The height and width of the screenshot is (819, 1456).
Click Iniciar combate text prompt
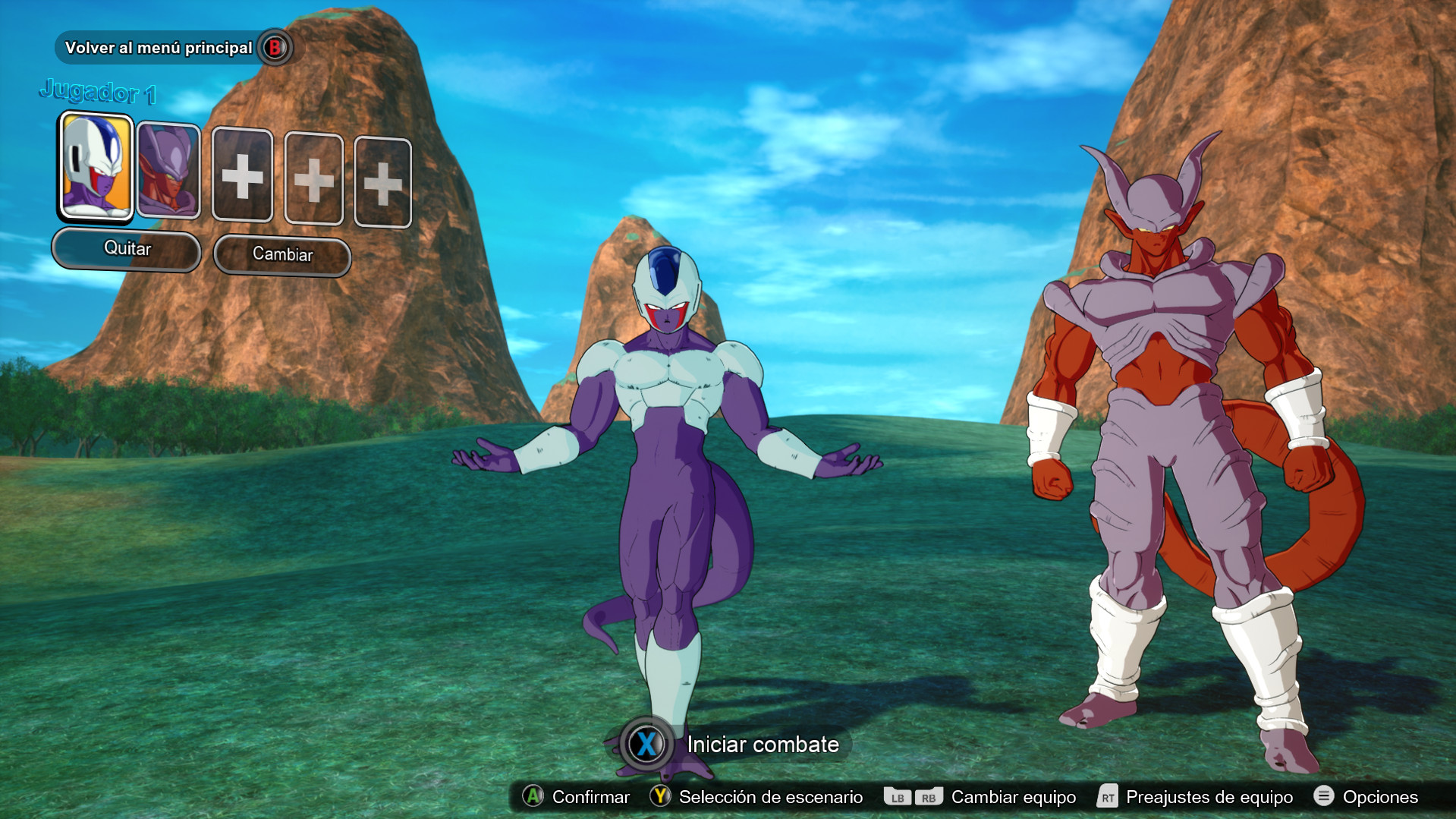point(761,745)
